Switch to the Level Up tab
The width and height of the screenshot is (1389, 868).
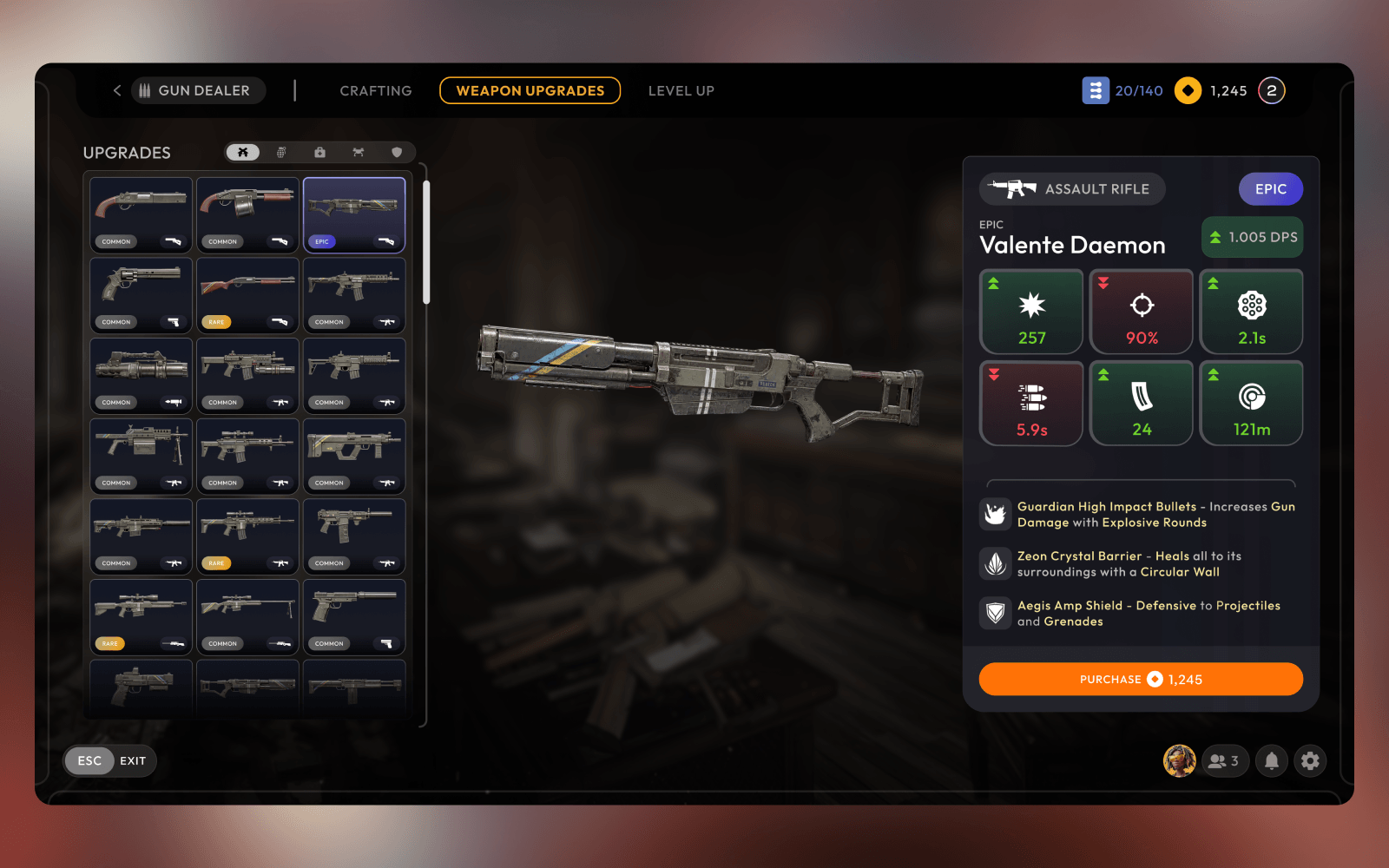[x=681, y=90]
